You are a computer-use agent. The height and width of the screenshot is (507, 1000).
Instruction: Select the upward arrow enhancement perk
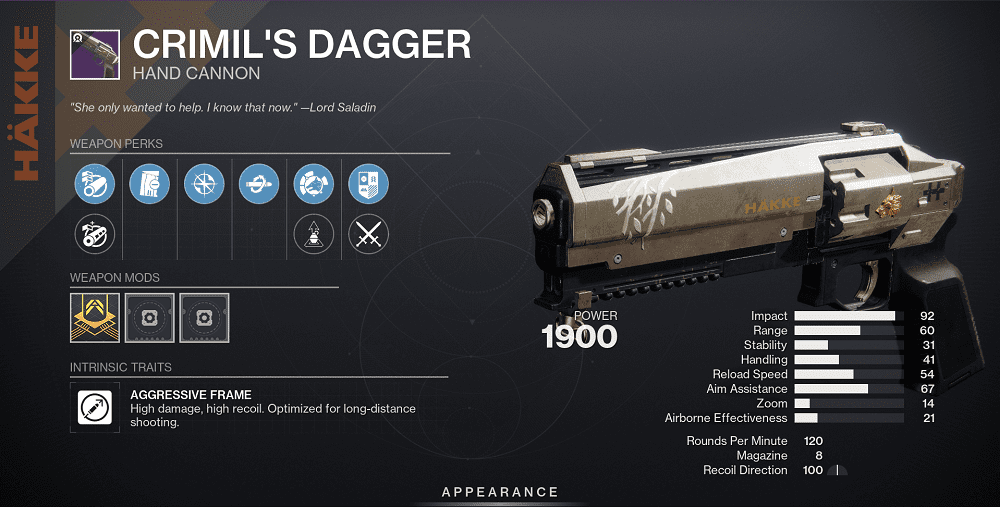pyautogui.click(x=313, y=236)
